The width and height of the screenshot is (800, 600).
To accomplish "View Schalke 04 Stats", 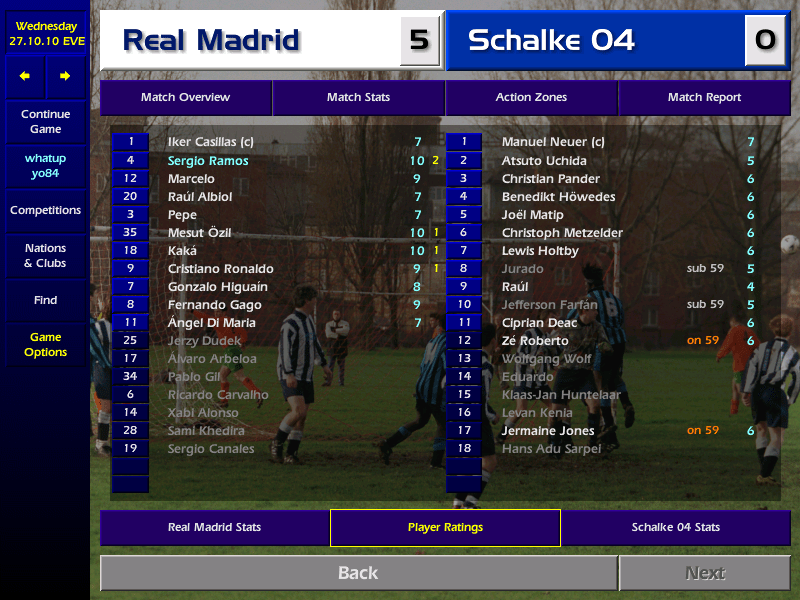I will click(x=675, y=527).
